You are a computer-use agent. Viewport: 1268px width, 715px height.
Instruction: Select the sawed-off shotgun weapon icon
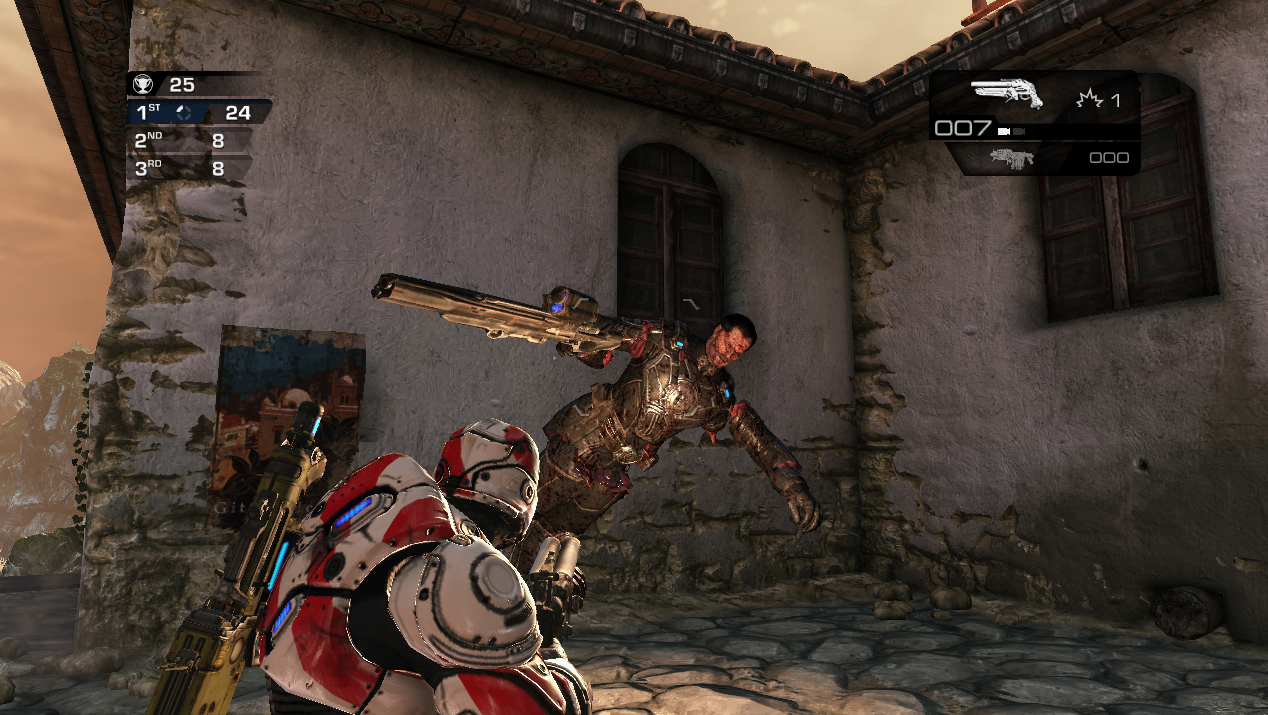[x=1006, y=94]
